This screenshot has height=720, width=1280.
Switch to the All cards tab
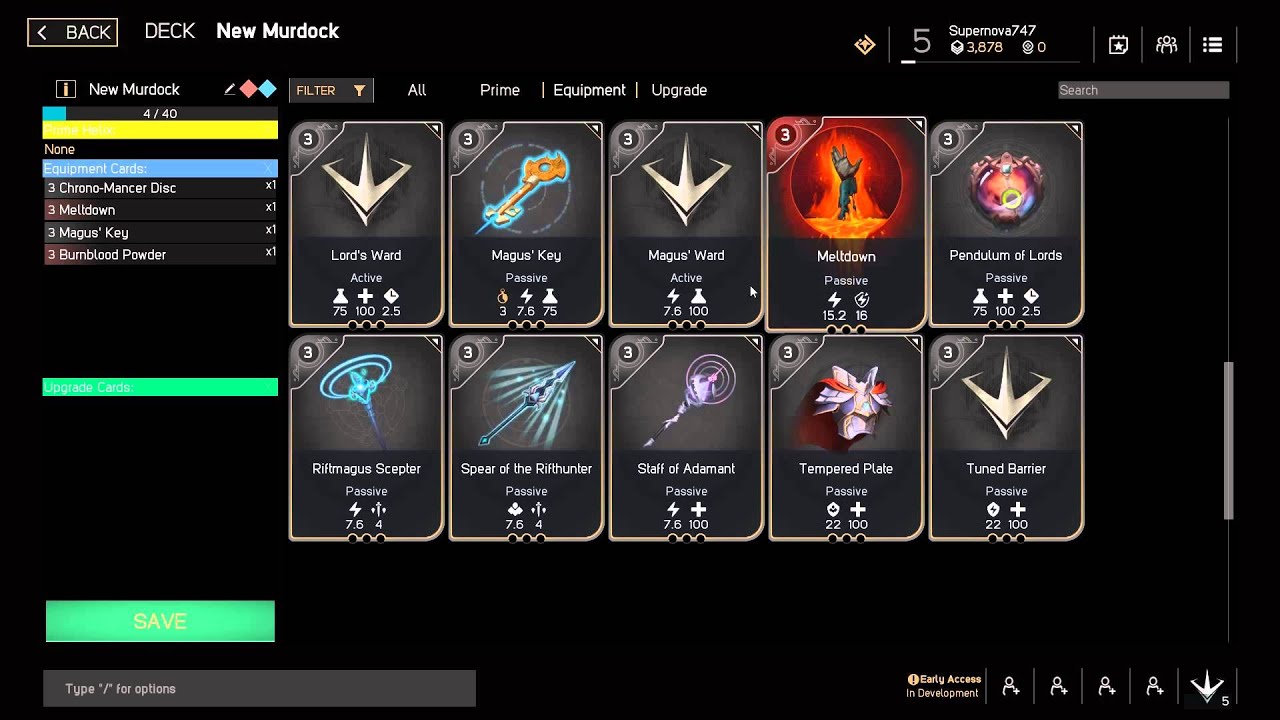tap(417, 90)
